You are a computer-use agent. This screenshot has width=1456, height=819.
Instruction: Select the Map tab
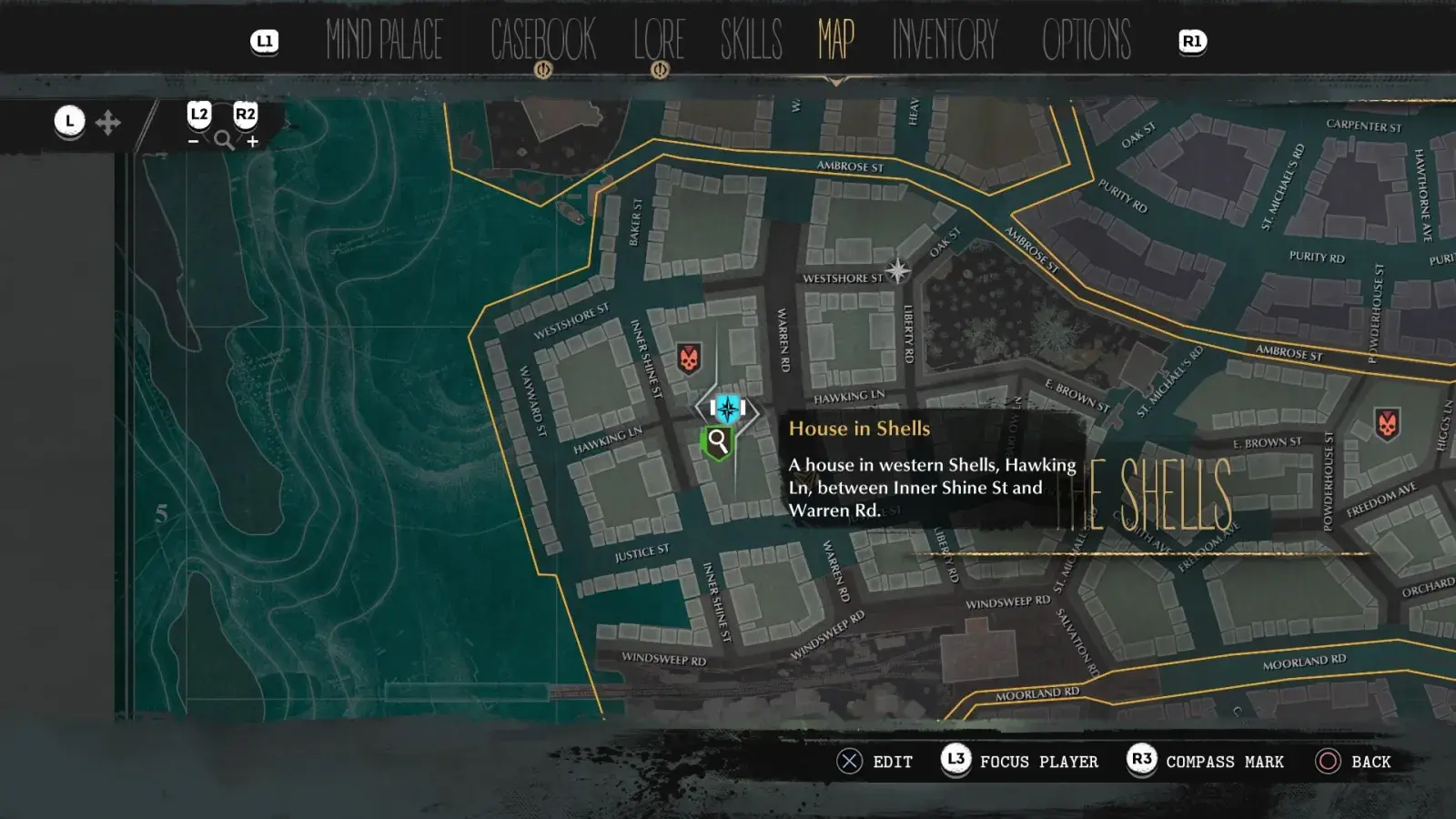click(835, 40)
